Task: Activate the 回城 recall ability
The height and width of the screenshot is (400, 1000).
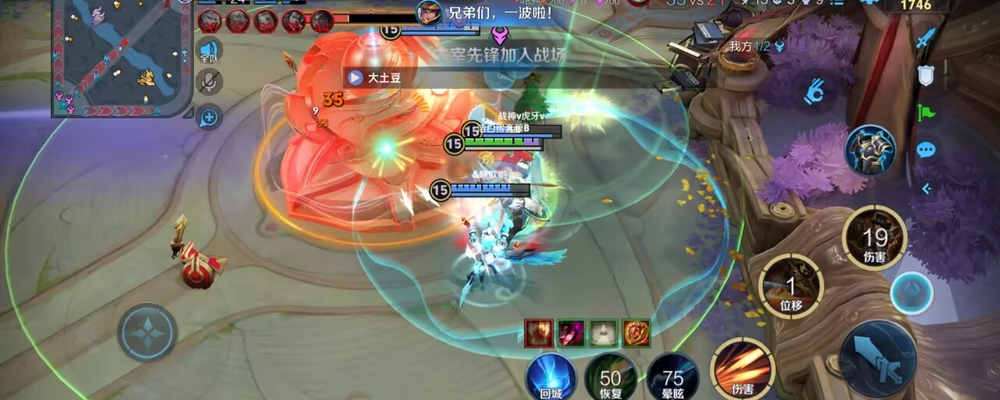Action: tap(551, 375)
